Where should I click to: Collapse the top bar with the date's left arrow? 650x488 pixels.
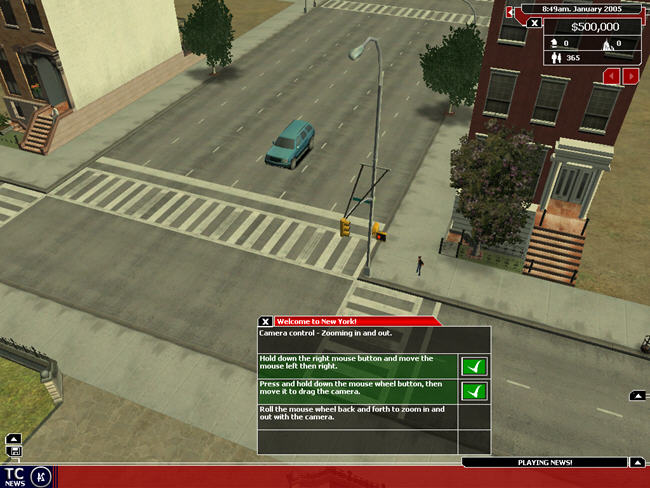point(510,12)
